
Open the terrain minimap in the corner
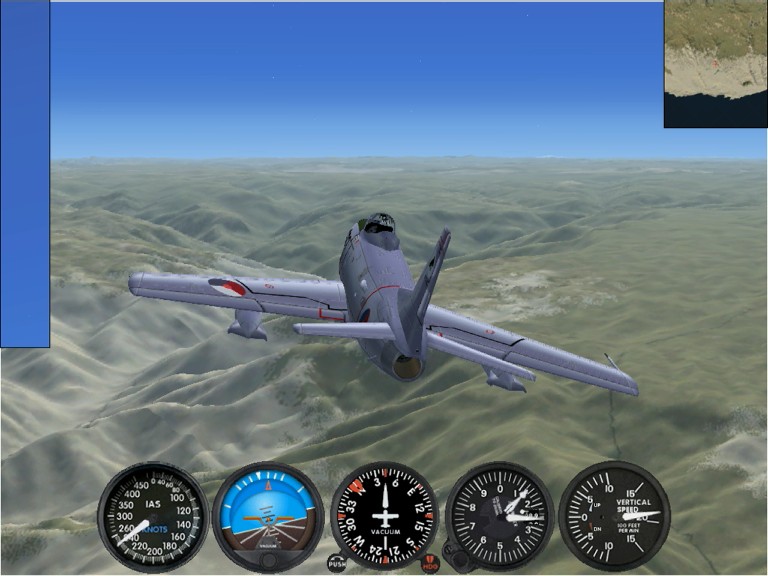715,64
